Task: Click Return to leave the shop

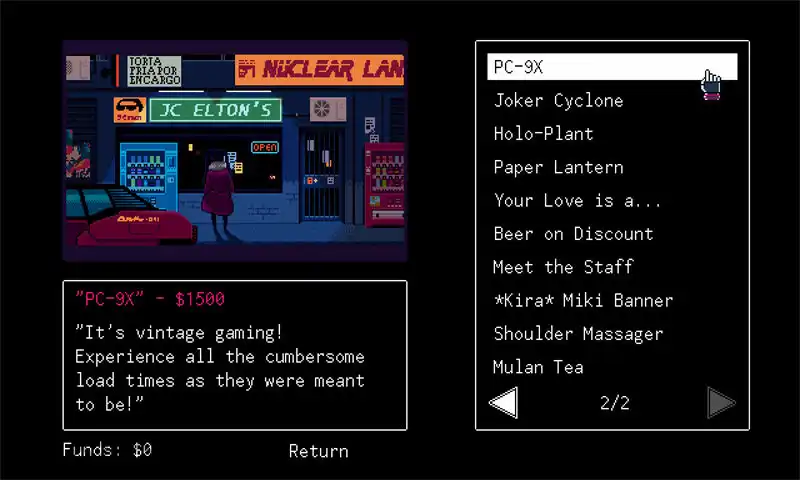Action: coord(318,451)
